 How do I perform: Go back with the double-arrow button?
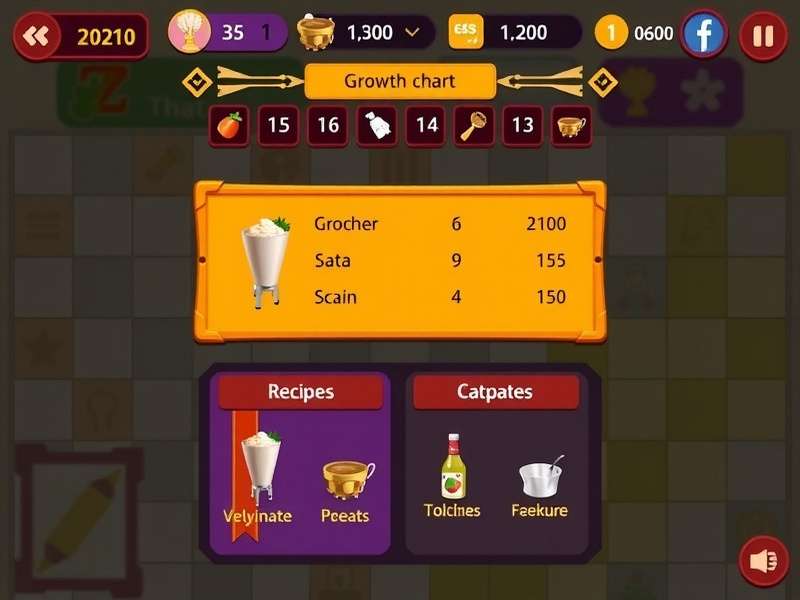(x=36, y=37)
